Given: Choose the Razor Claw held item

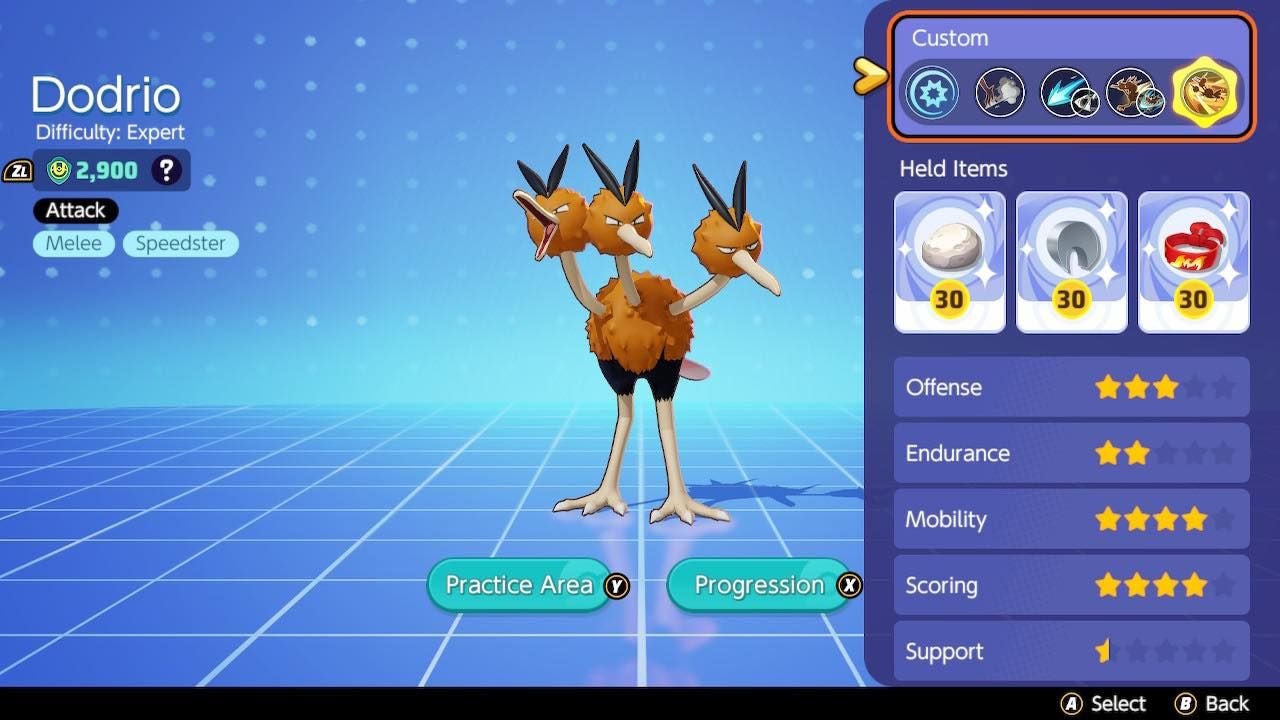Looking at the screenshot, I should pos(1071,255).
